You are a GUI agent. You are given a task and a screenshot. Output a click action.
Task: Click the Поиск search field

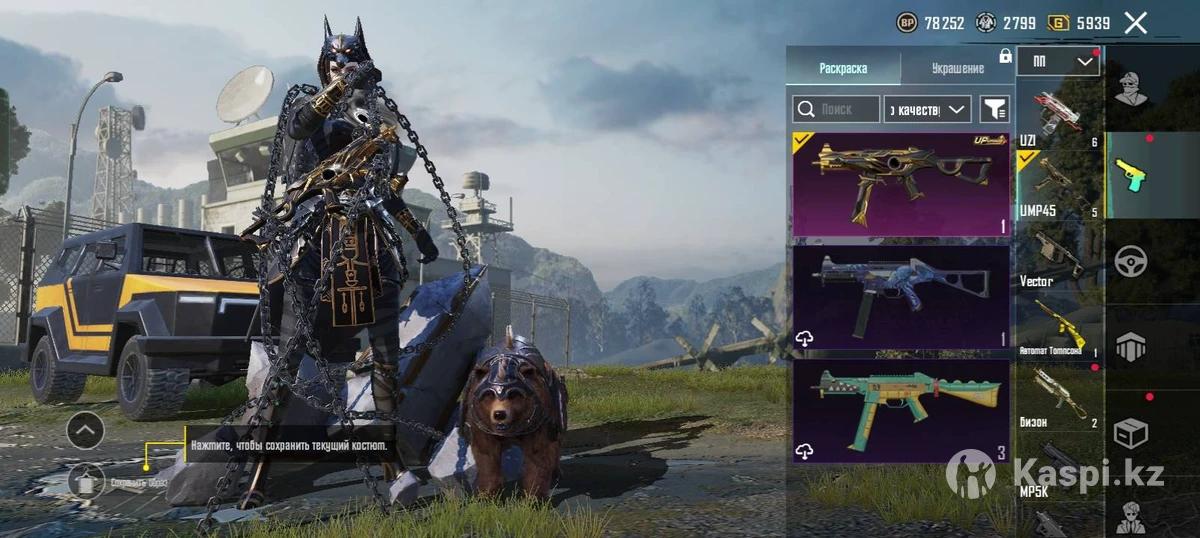[837, 109]
